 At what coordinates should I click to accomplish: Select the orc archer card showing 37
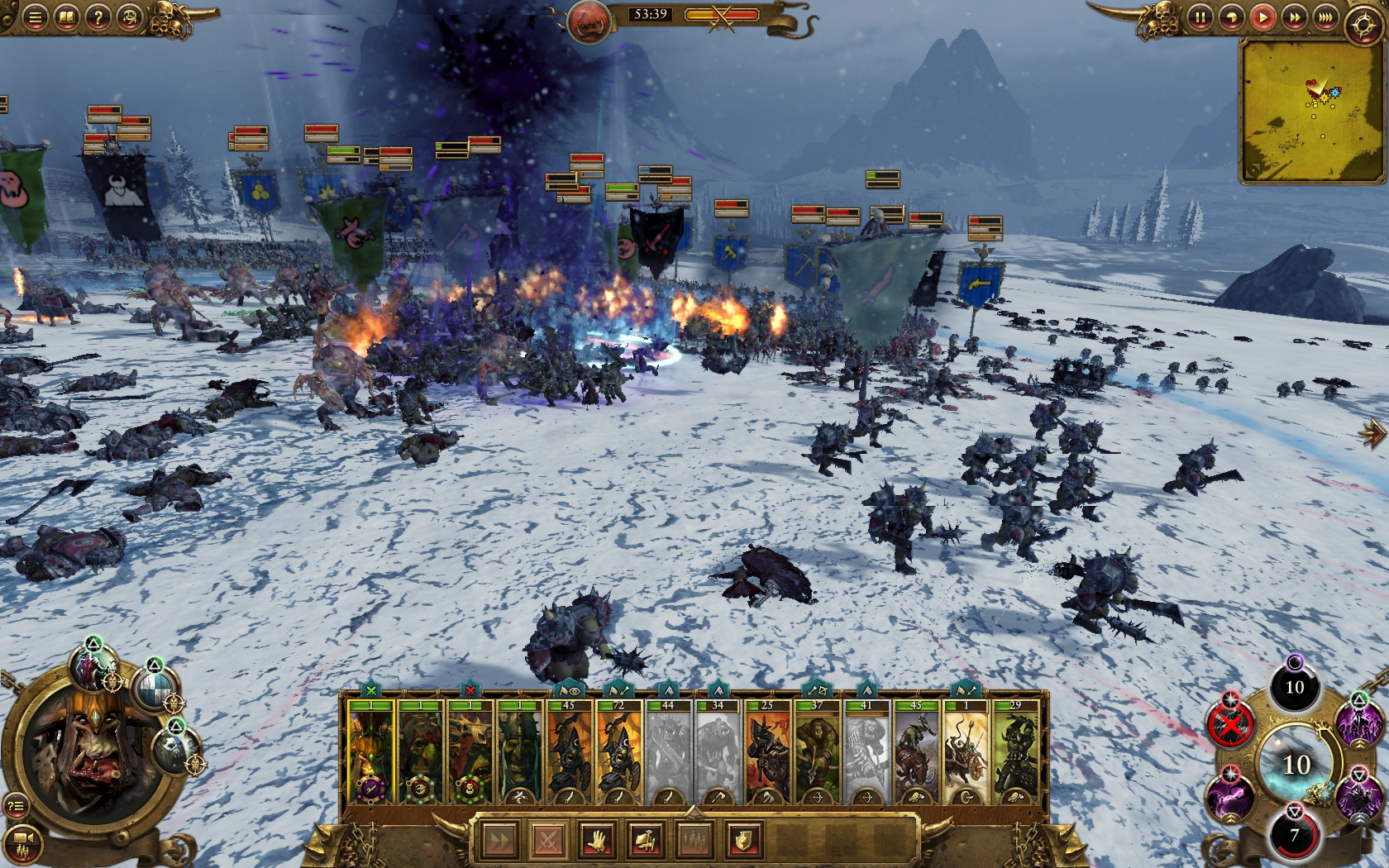tap(817, 754)
